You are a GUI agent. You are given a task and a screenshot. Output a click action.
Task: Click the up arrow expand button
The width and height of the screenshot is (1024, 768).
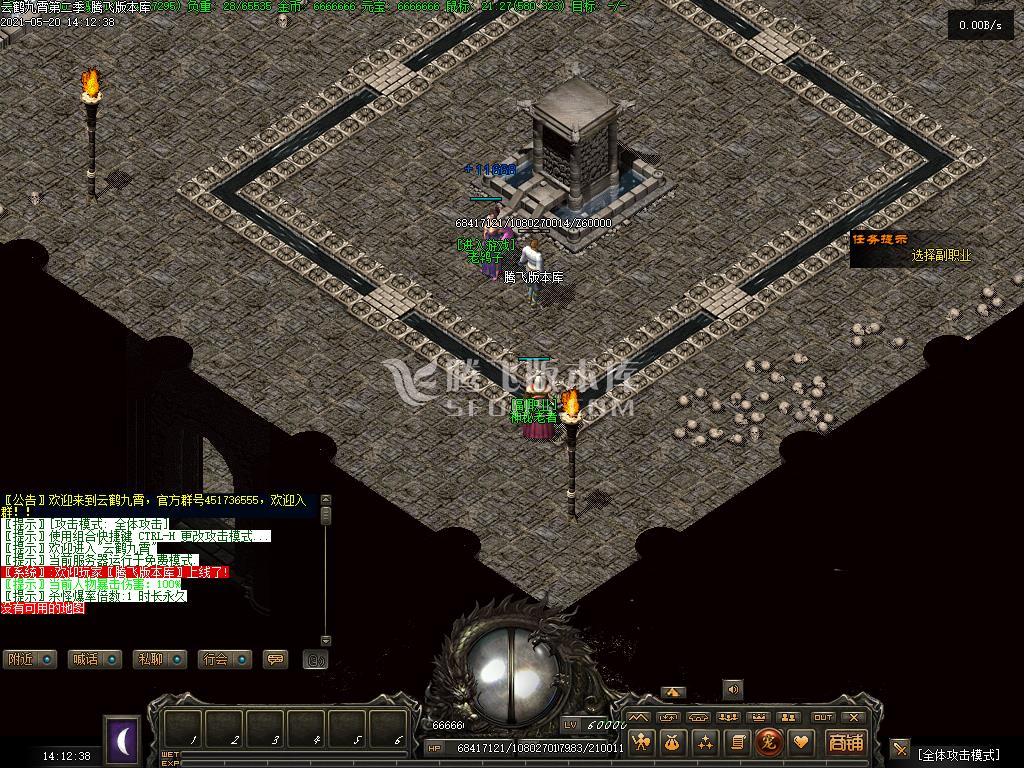[x=673, y=692]
